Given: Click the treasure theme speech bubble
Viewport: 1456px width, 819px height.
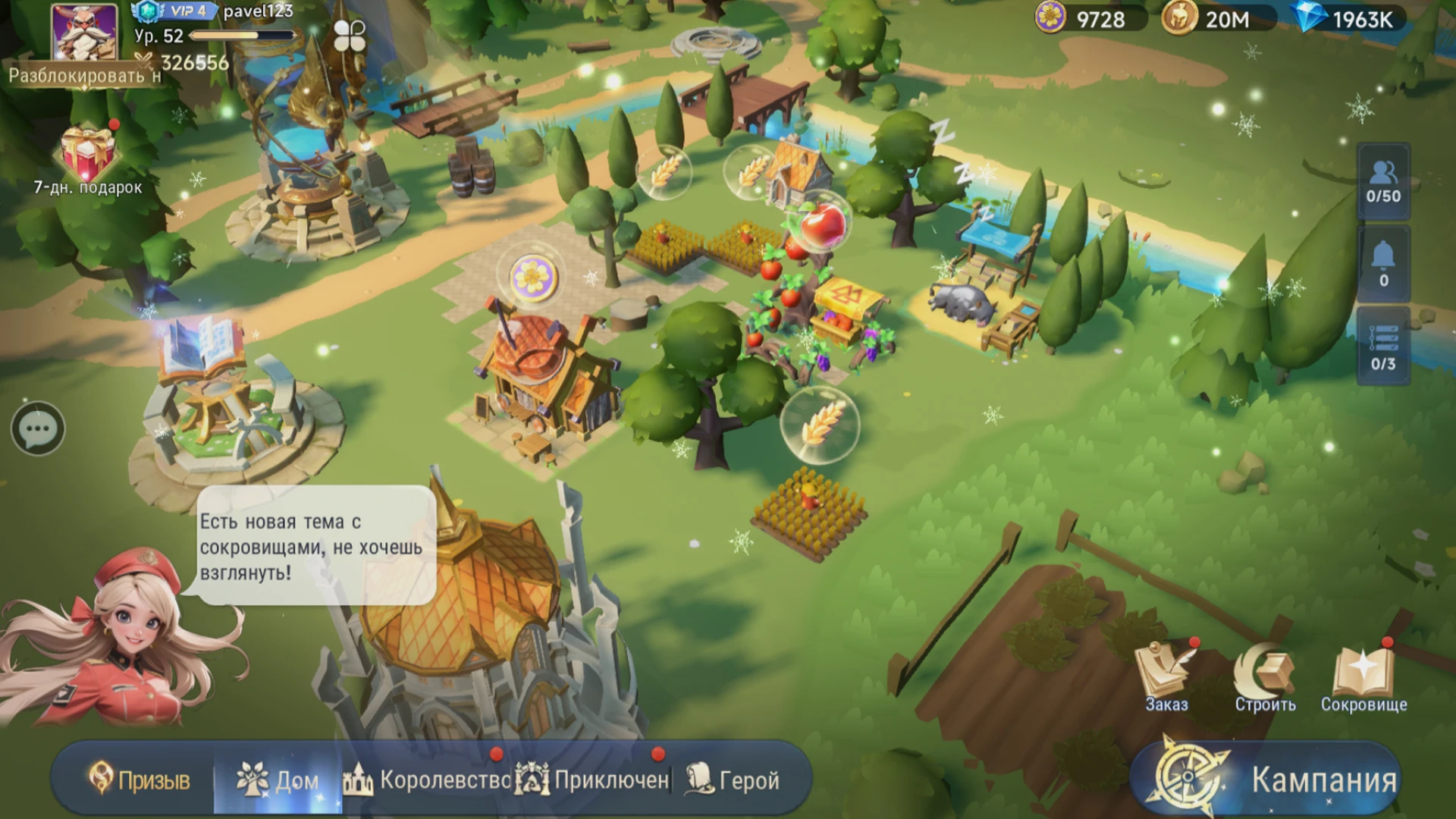Looking at the screenshot, I should pyautogui.click(x=312, y=546).
